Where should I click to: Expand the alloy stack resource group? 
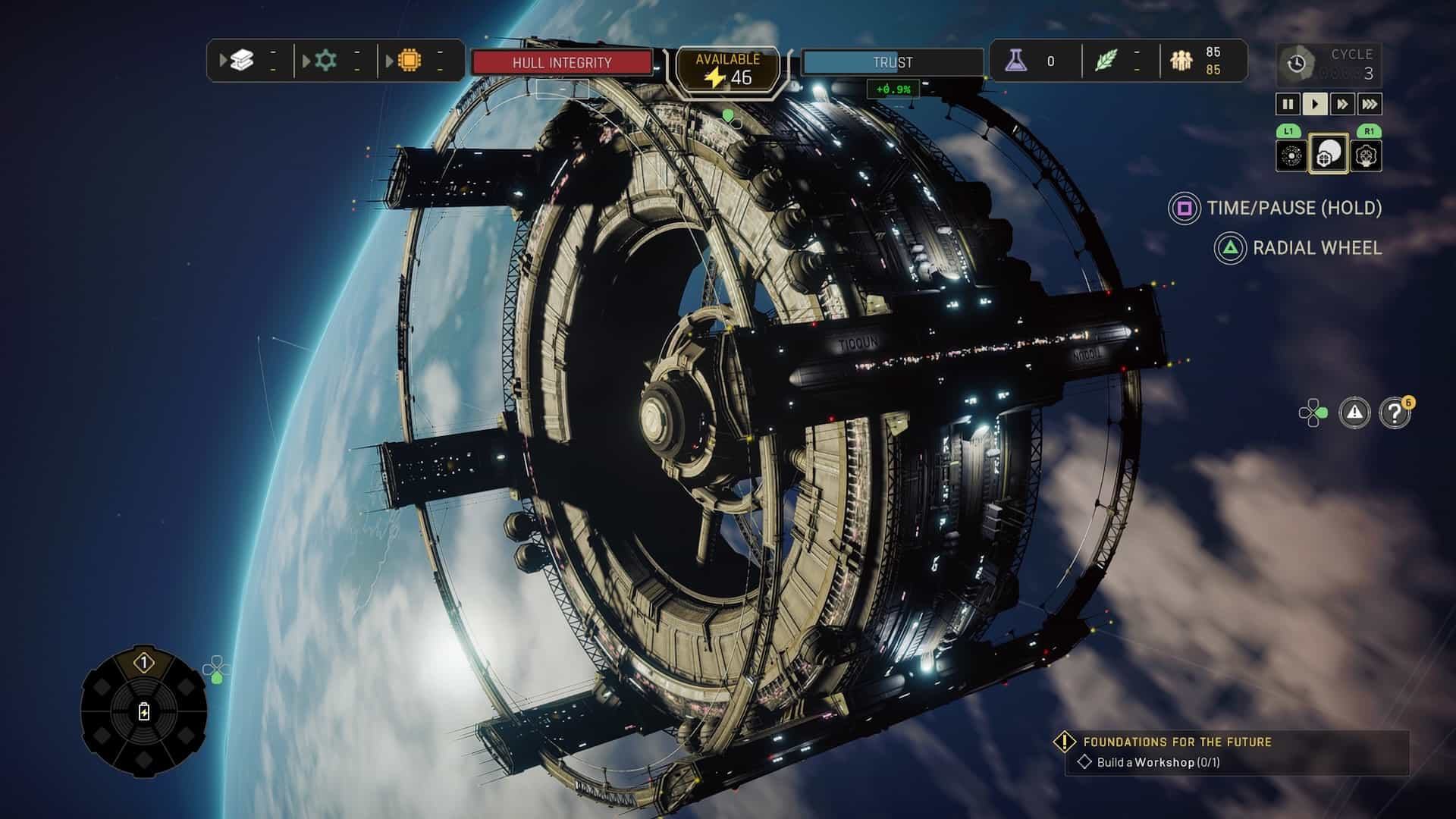pos(241,61)
